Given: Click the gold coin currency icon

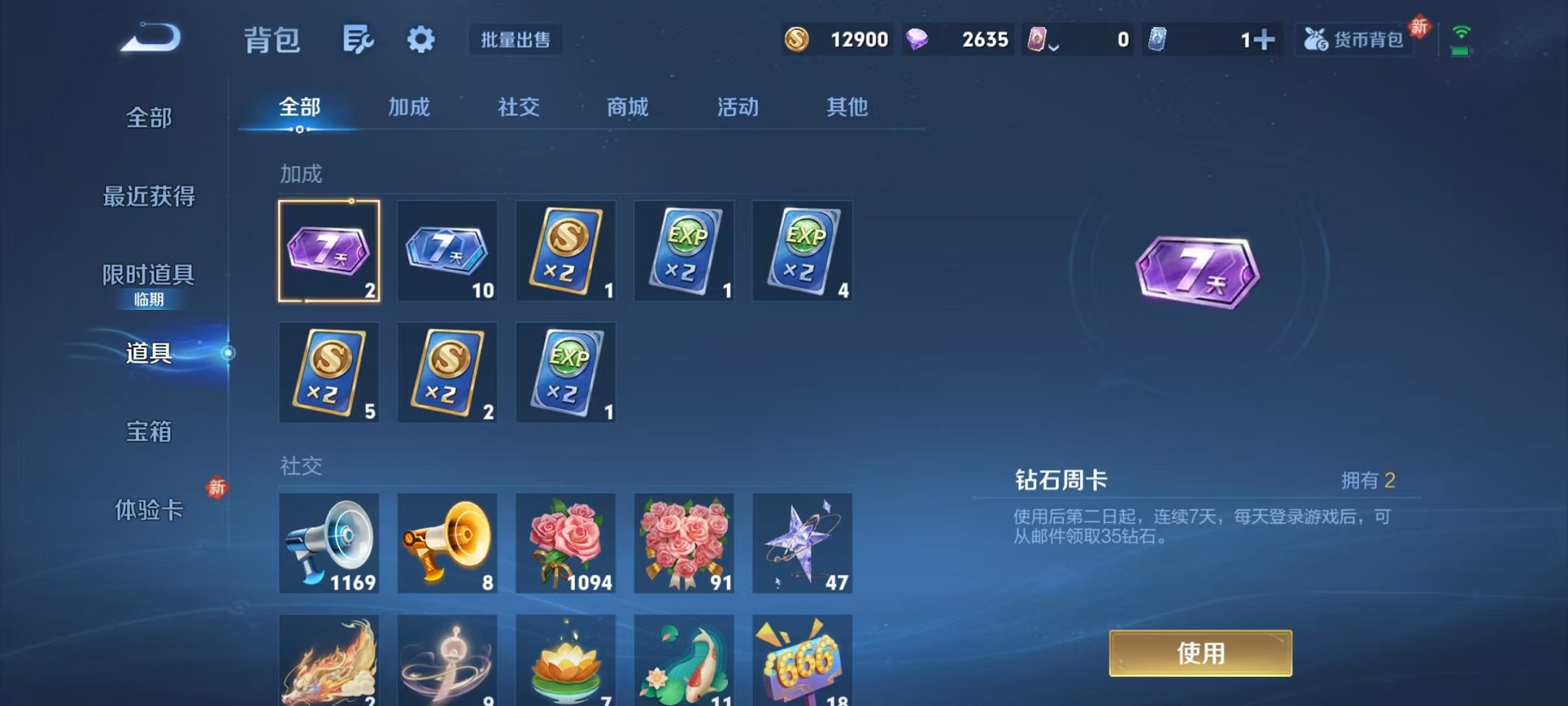Looking at the screenshot, I should tap(797, 38).
